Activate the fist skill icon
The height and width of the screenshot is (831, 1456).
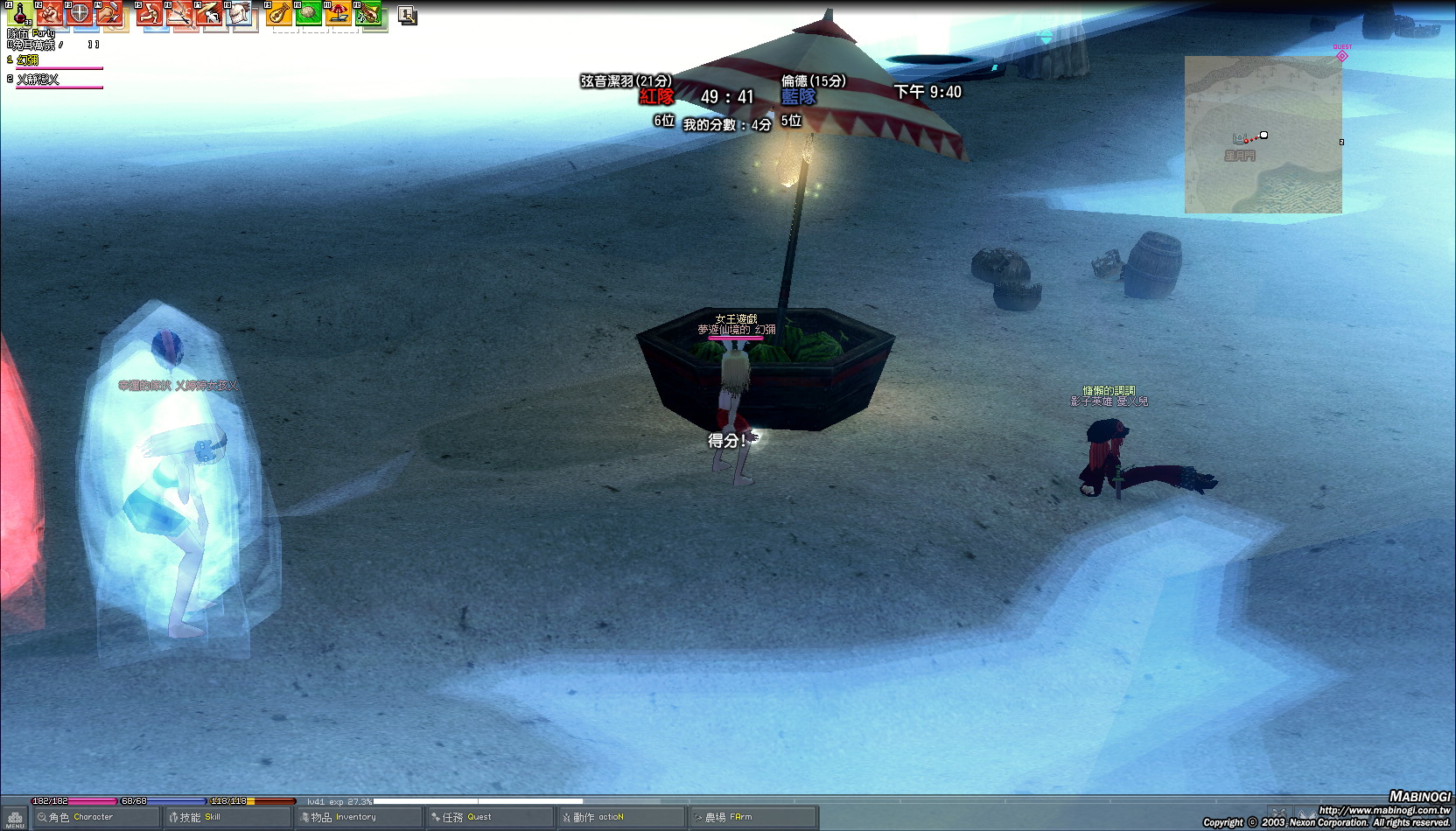click(x=50, y=15)
